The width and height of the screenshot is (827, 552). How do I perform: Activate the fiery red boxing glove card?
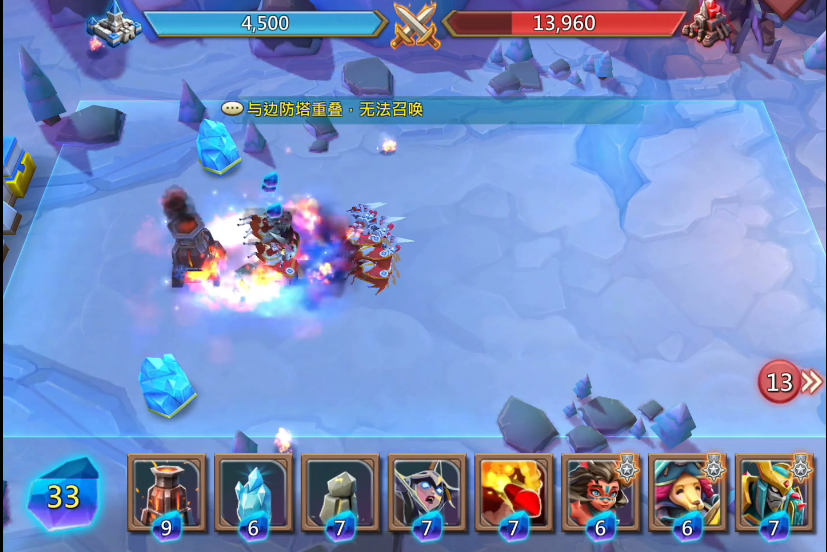[514, 491]
